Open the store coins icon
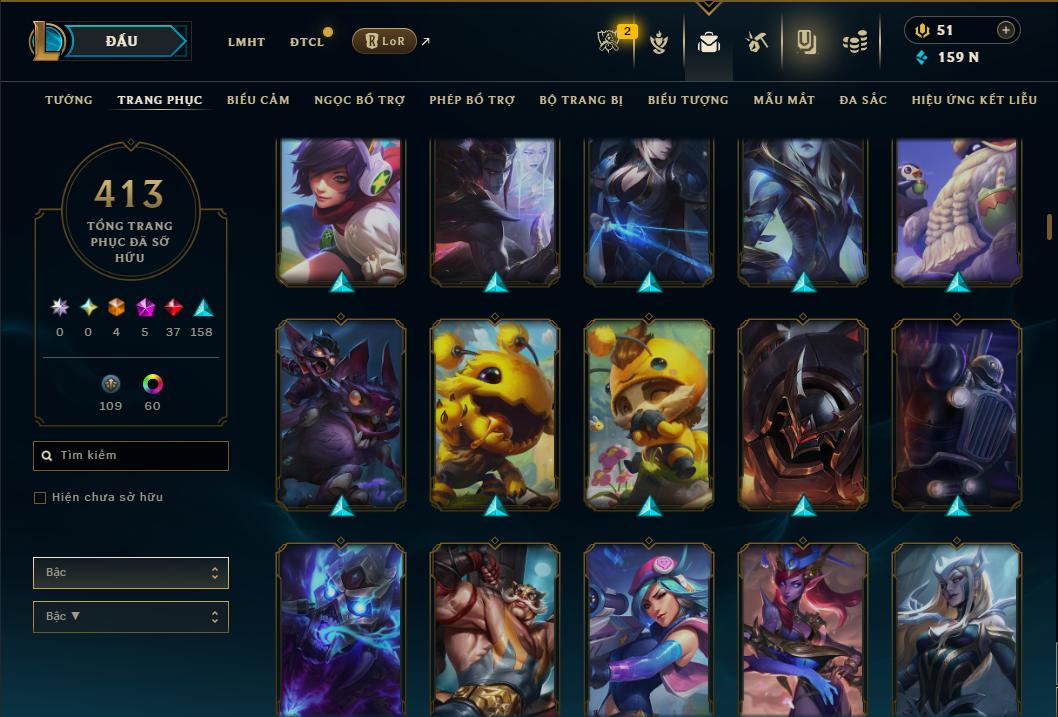The width and height of the screenshot is (1058, 717). pos(854,42)
